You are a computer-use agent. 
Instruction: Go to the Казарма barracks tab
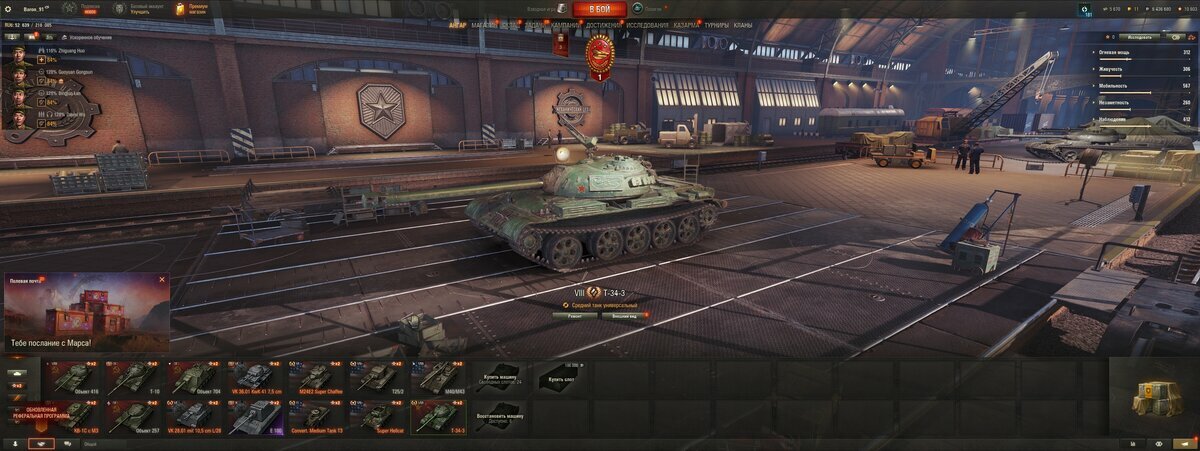[686, 25]
